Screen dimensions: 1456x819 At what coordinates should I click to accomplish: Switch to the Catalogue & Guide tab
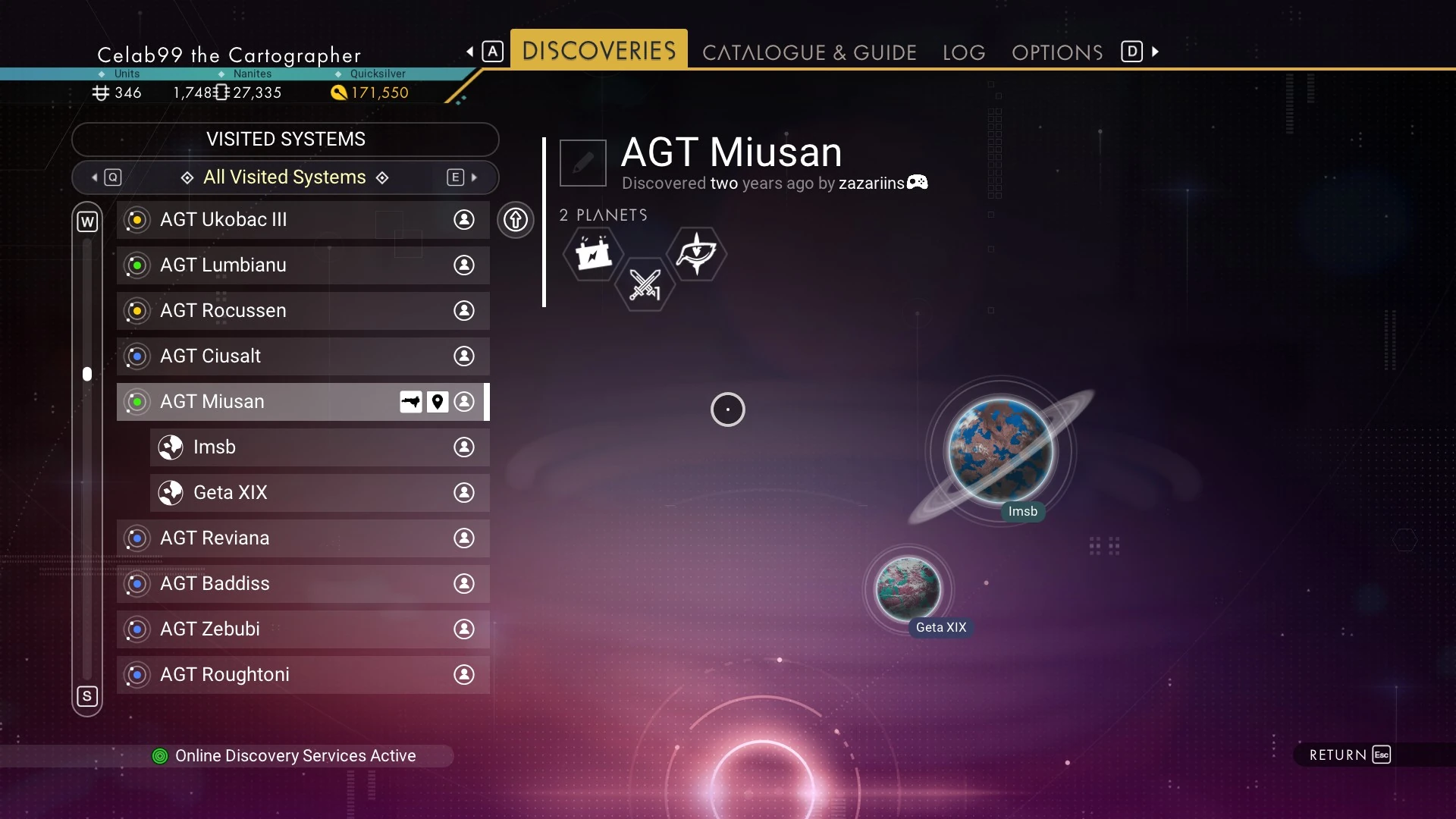pyautogui.click(x=809, y=52)
